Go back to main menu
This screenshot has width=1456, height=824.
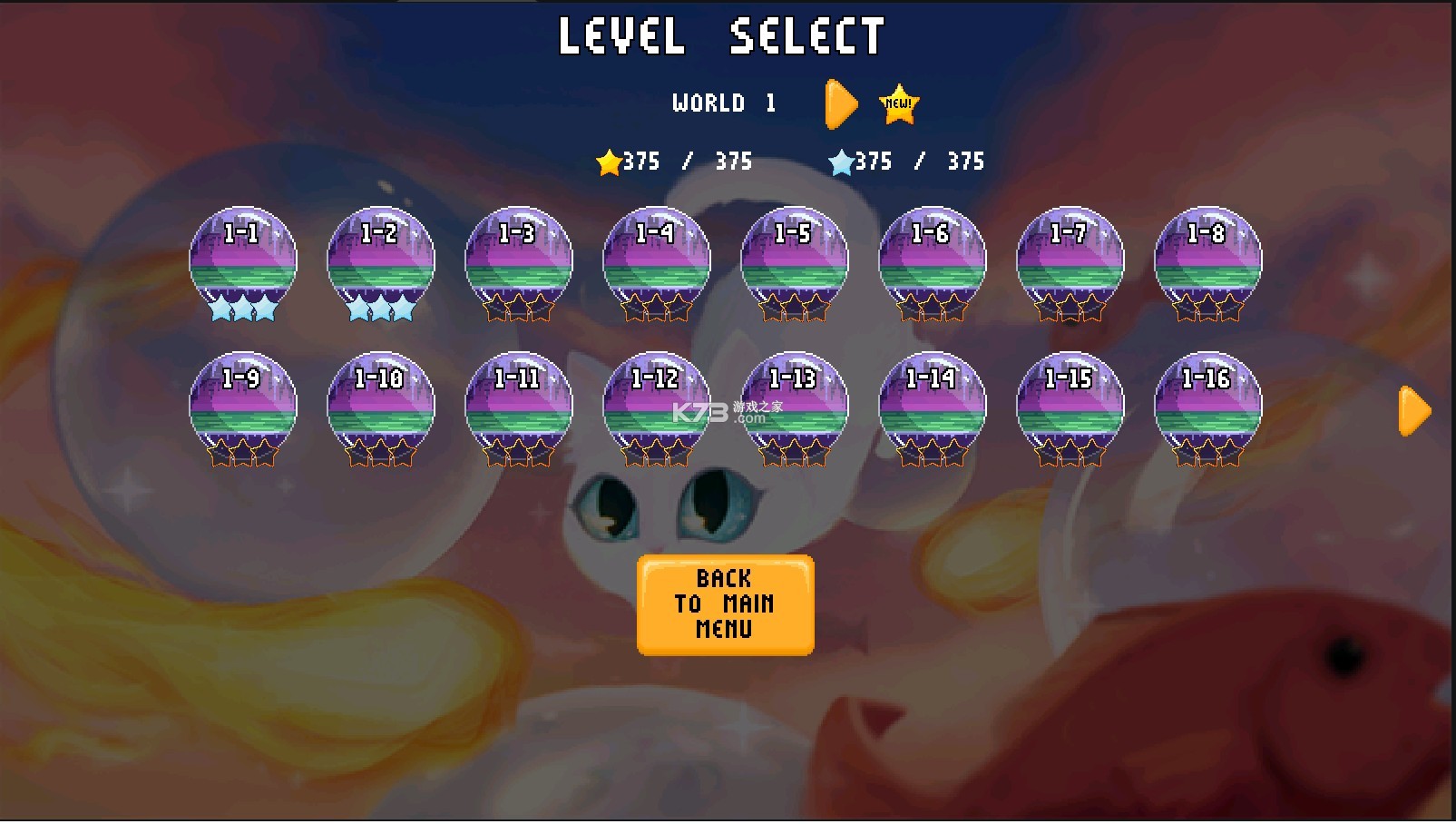(x=725, y=604)
